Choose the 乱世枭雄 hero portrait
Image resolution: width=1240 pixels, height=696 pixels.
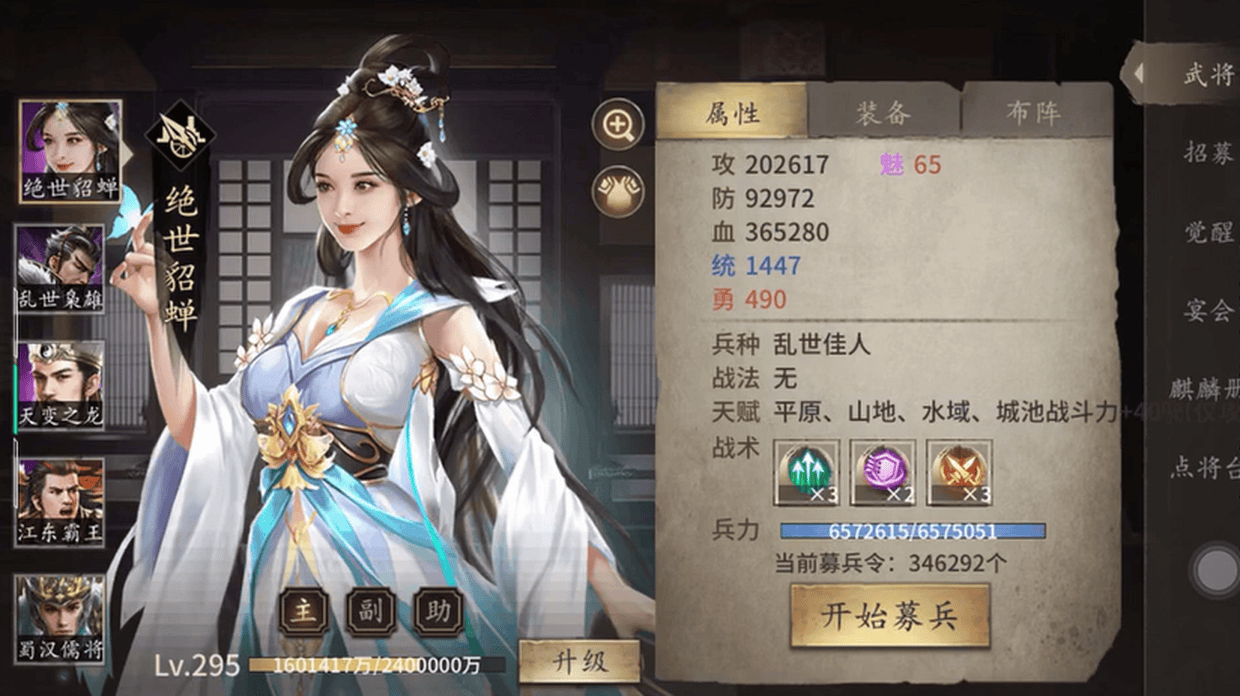tap(60, 268)
